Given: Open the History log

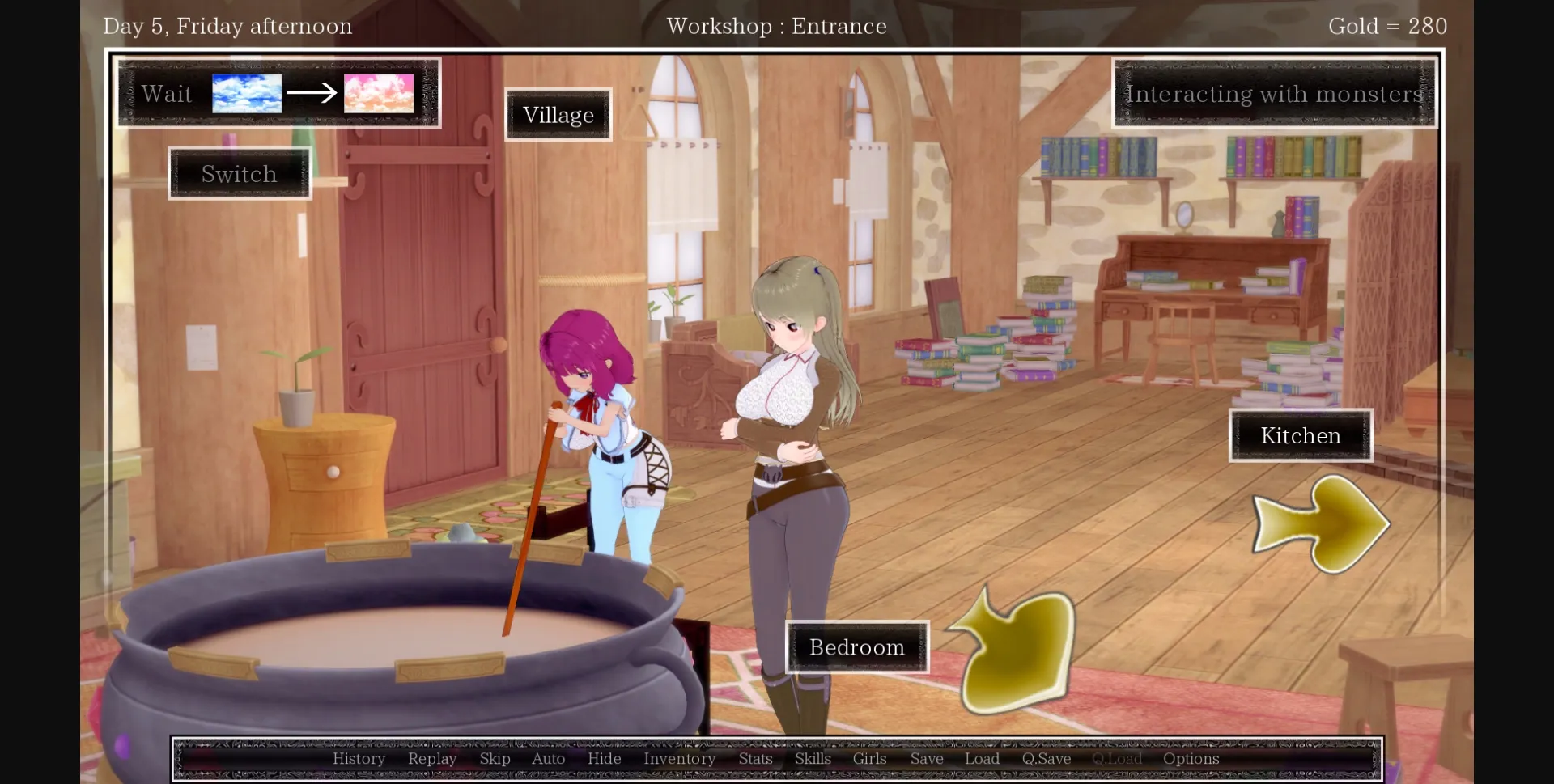Looking at the screenshot, I should point(359,758).
